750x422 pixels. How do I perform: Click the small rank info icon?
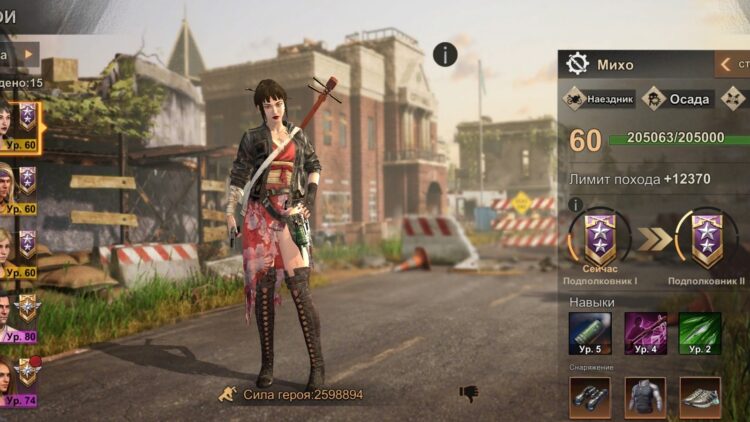pyautogui.click(x=575, y=205)
